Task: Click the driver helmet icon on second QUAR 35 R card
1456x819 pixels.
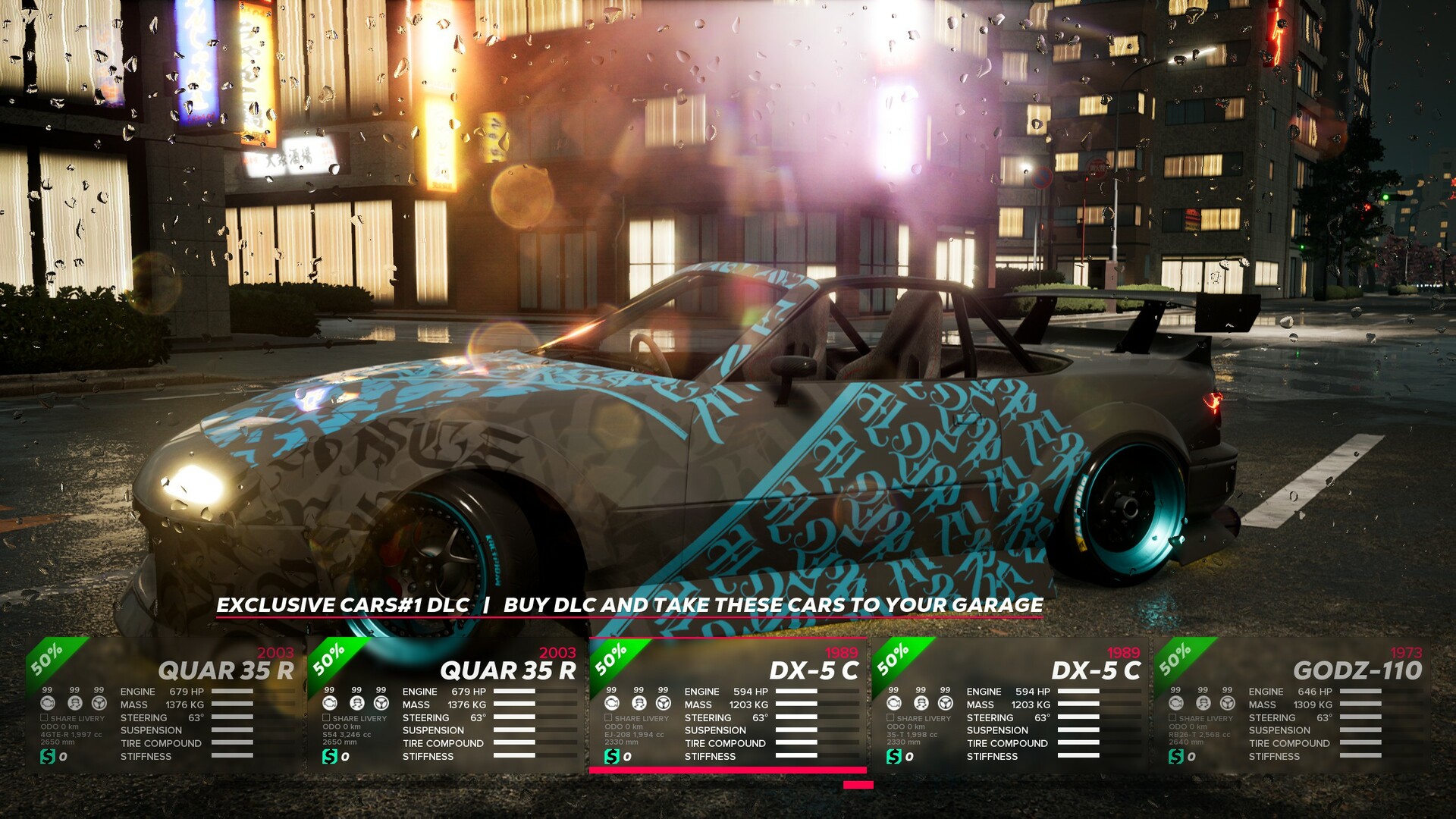Action: [356, 704]
